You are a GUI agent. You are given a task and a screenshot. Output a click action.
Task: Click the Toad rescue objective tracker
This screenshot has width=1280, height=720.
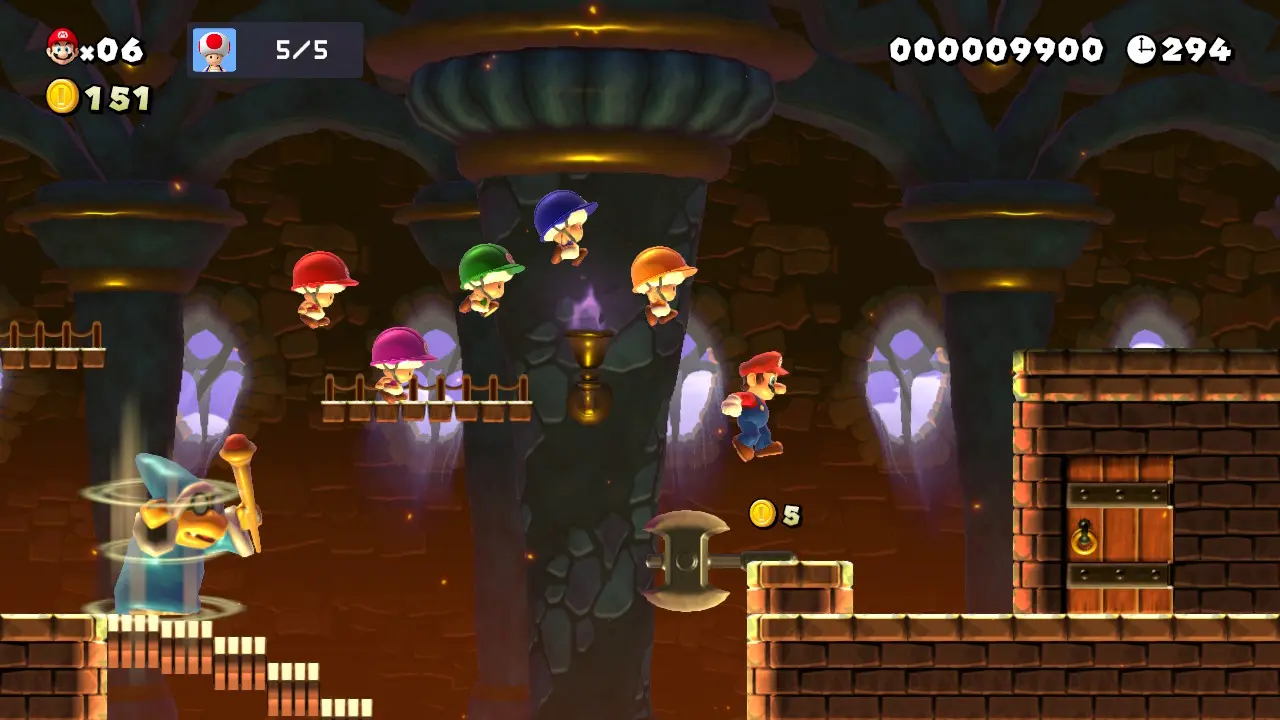[275, 50]
